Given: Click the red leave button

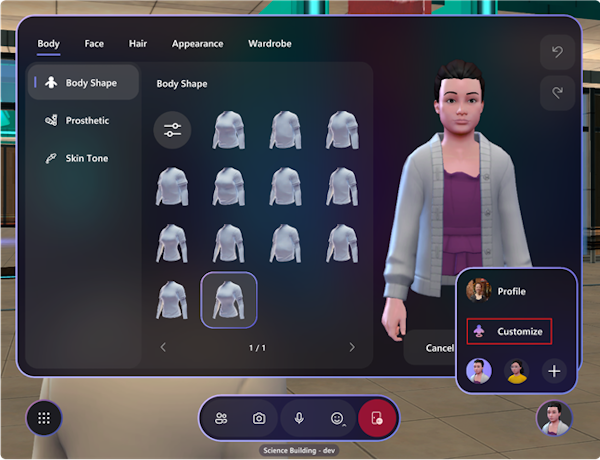Looking at the screenshot, I should coord(377,418).
